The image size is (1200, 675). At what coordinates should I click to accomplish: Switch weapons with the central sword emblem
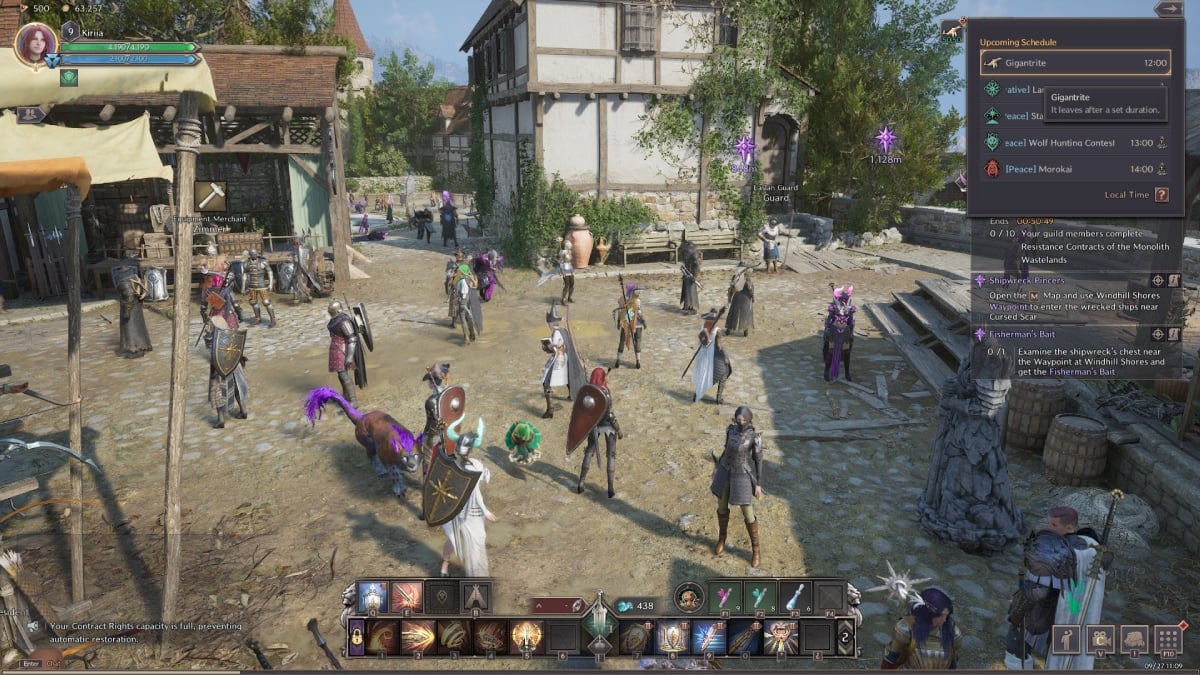[600, 625]
